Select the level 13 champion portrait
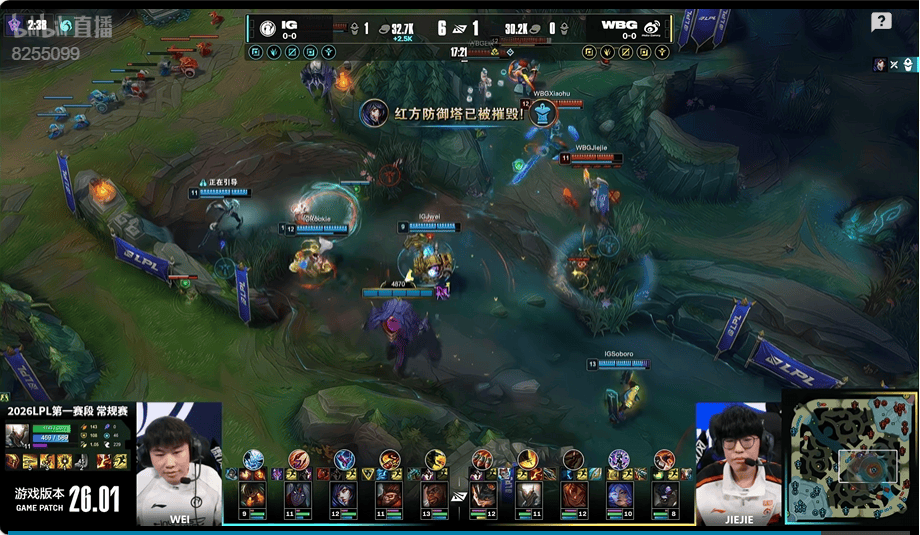 click(435, 494)
